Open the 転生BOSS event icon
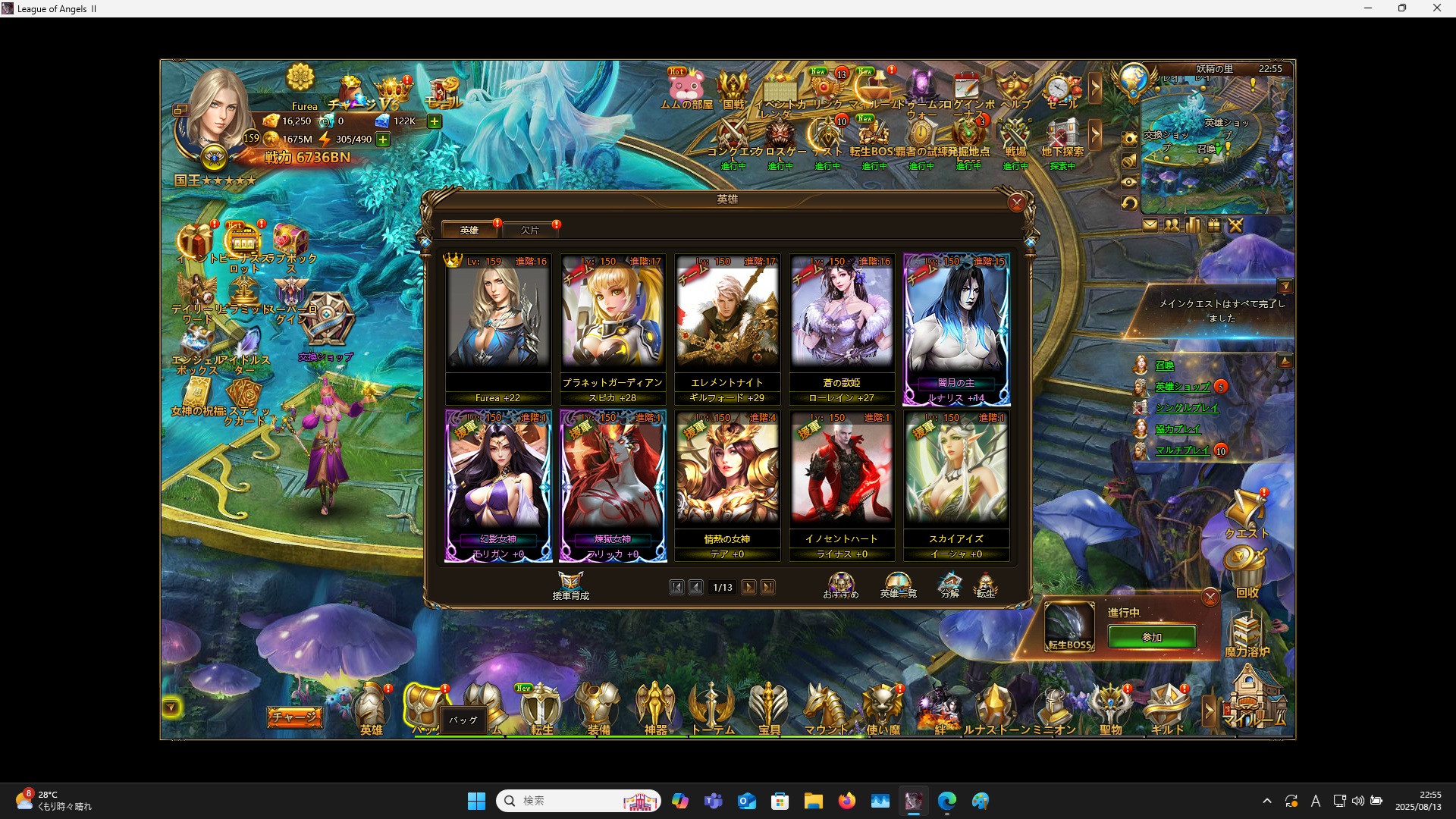 (874, 136)
